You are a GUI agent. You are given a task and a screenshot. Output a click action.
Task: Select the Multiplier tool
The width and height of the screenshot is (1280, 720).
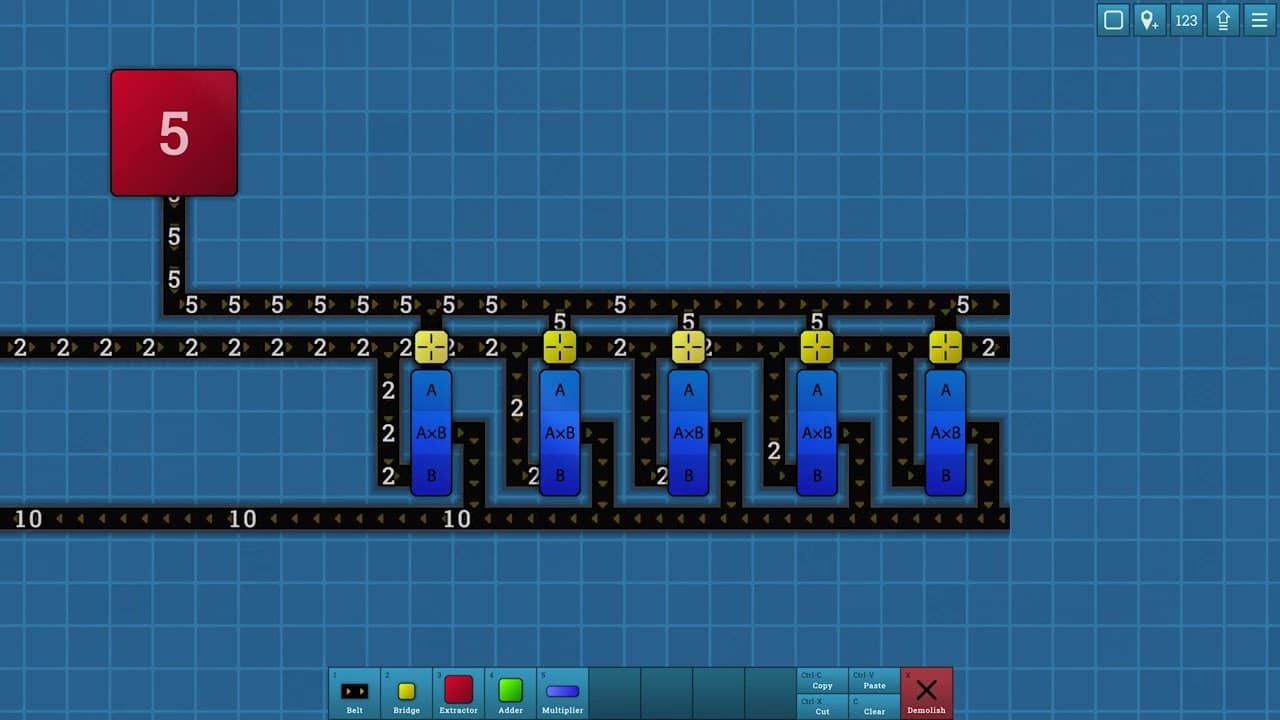coord(562,690)
